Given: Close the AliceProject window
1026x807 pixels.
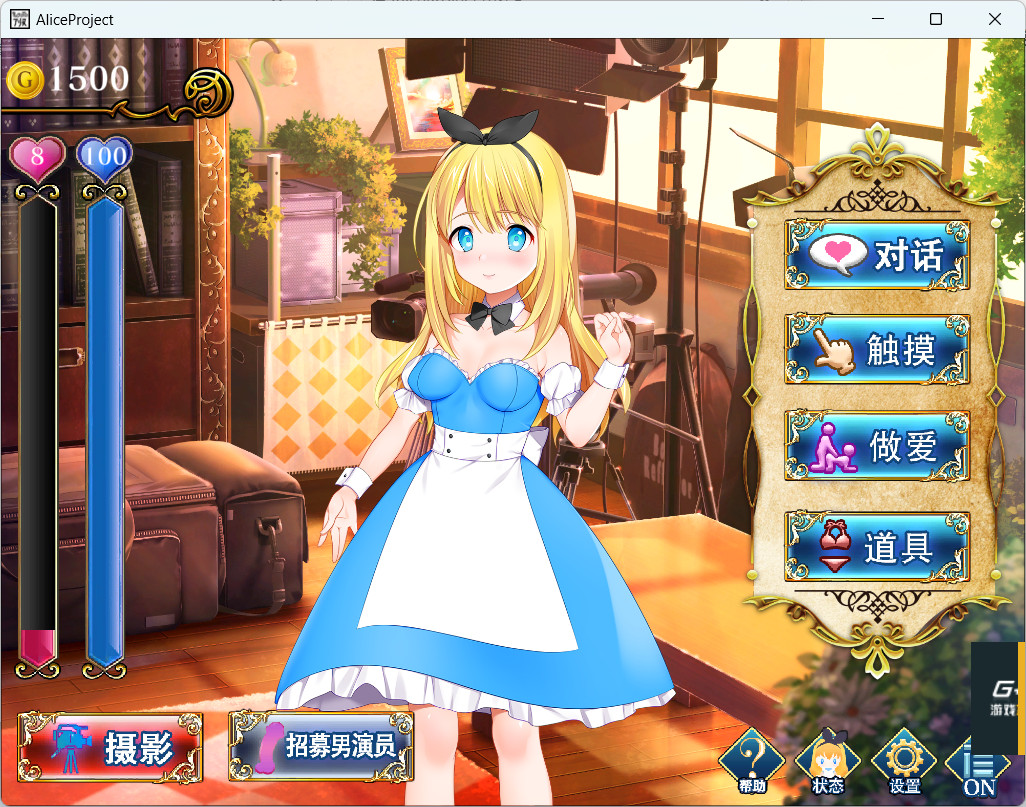Looking at the screenshot, I should (995, 19).
